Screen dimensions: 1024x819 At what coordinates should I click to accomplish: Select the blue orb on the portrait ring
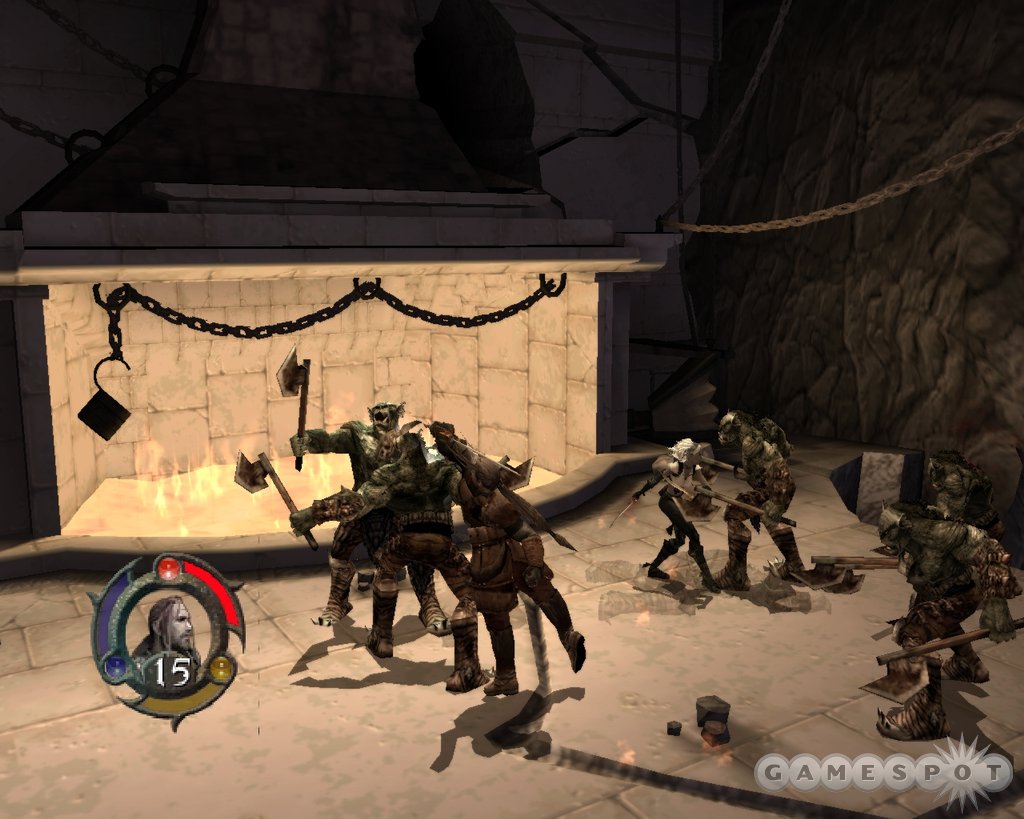pyautogui.click(x=116, y=667)
